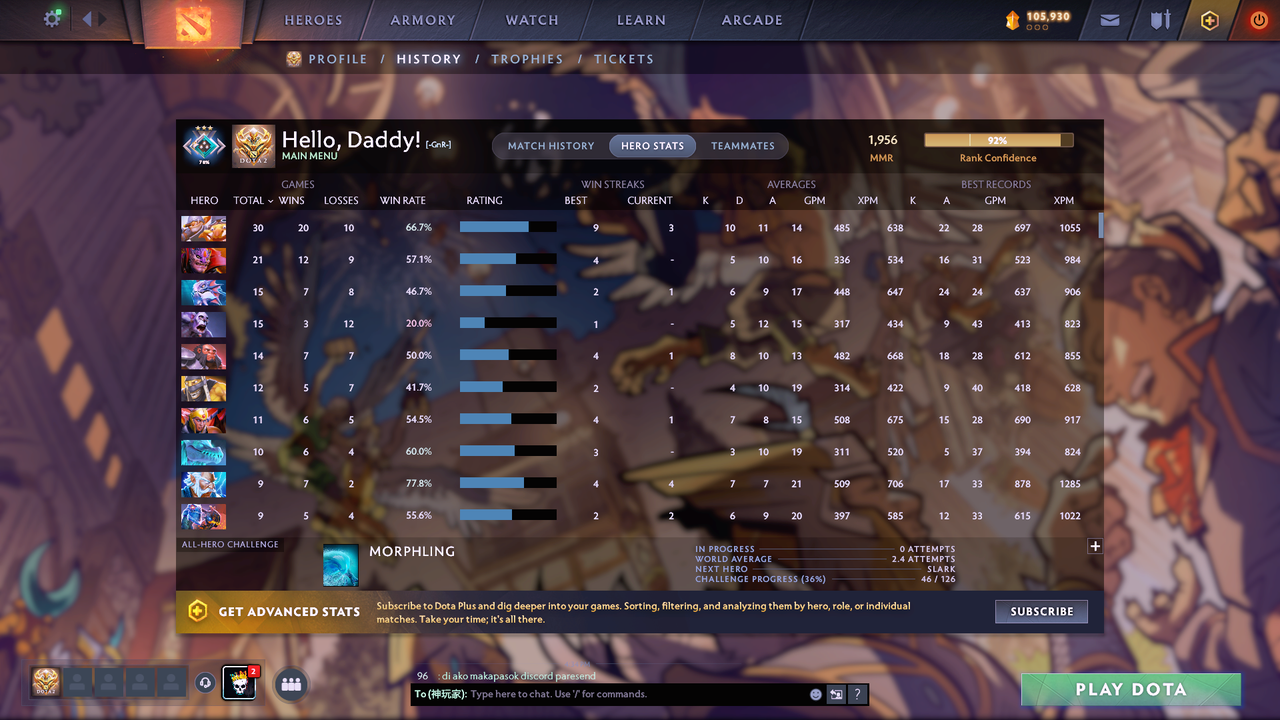Open the ARCADE menu
1280x720 pixels.
pyautogui.click(x=751, y=20)
